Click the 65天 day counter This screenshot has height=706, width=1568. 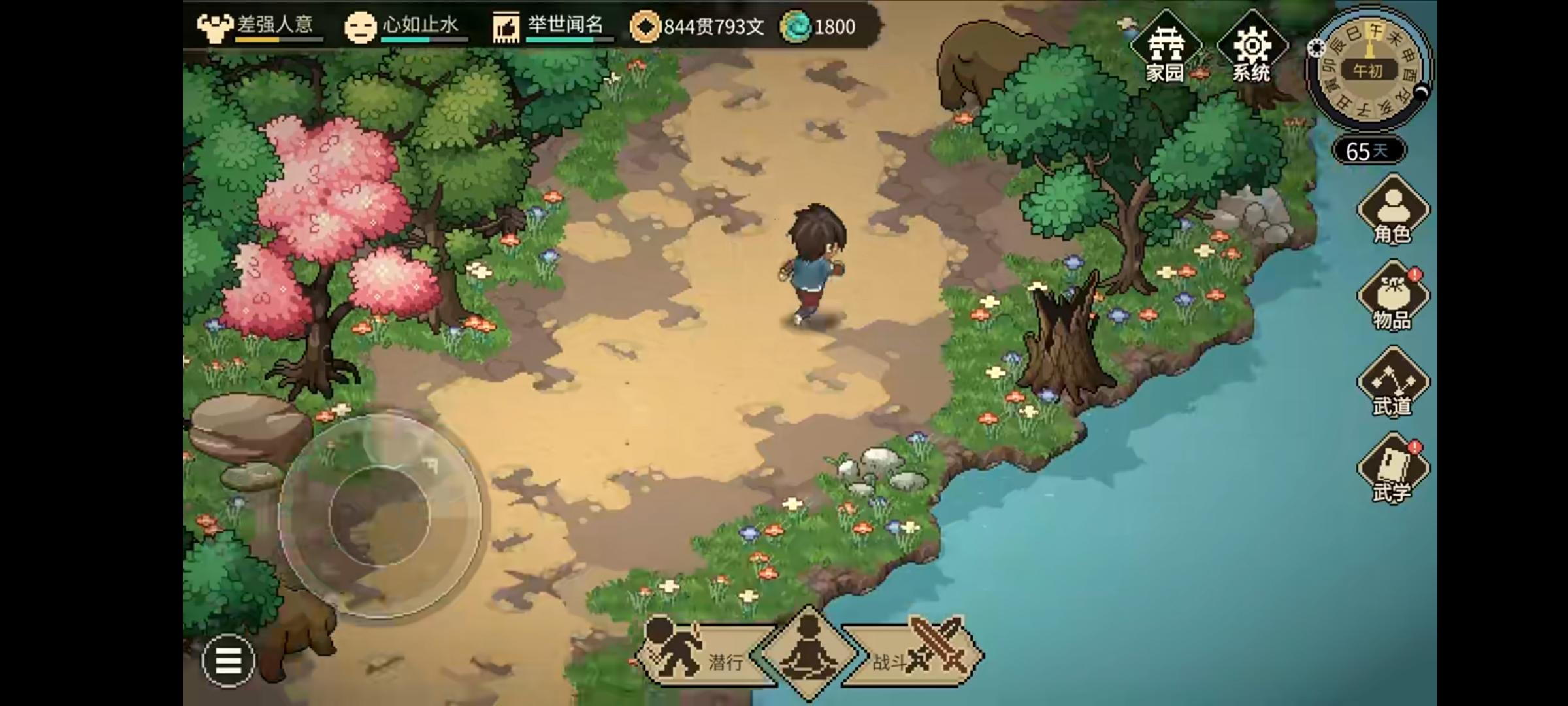click(1367, 151)
